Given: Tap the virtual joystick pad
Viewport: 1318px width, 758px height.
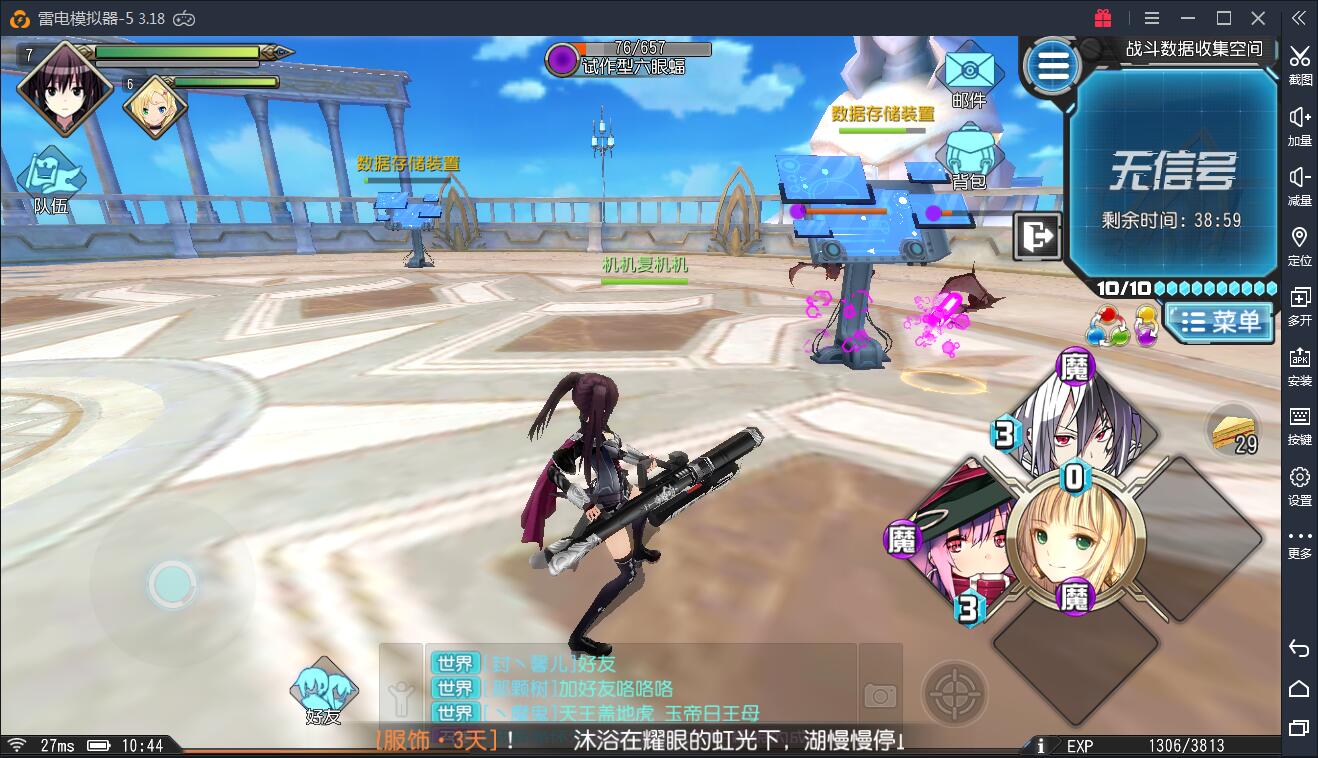Looking at the screenshot, I should coord(171,584).
